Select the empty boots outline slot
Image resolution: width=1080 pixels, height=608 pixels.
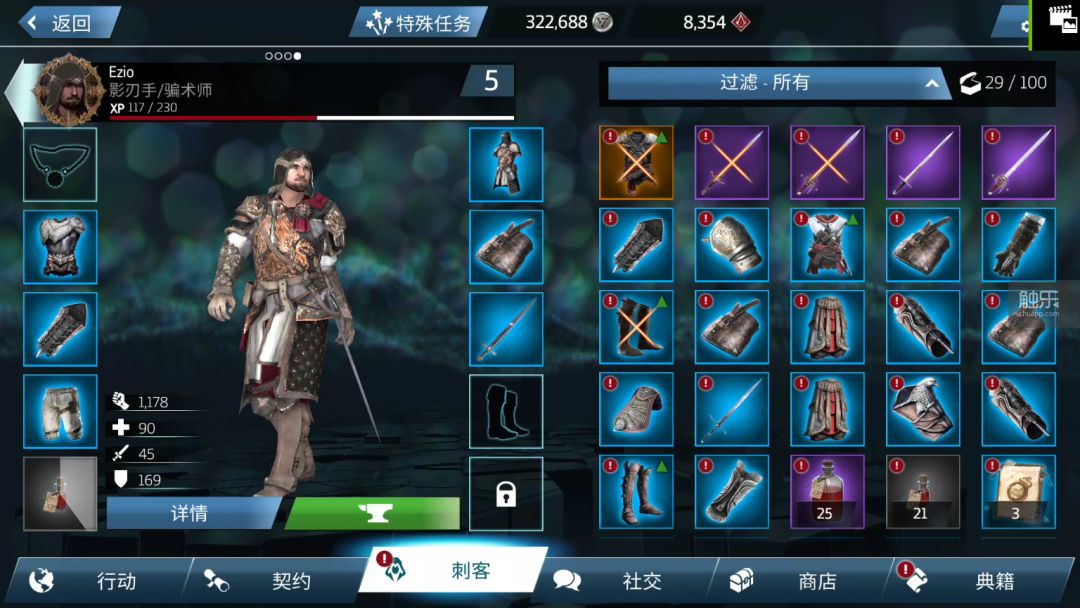point(506,411)
